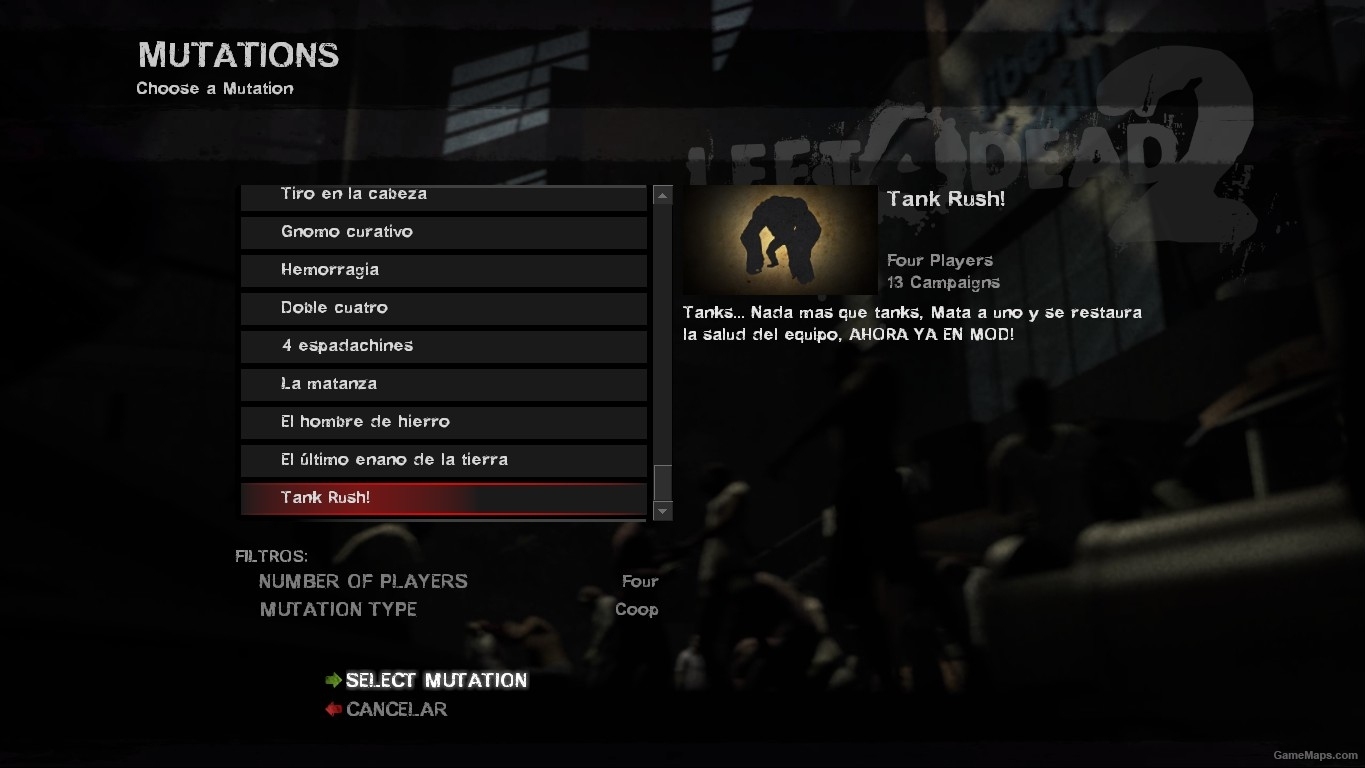This screenshot has height=768, width=1365.
Task: Select the La matanza mutation
Action: (x=444, y=384)
